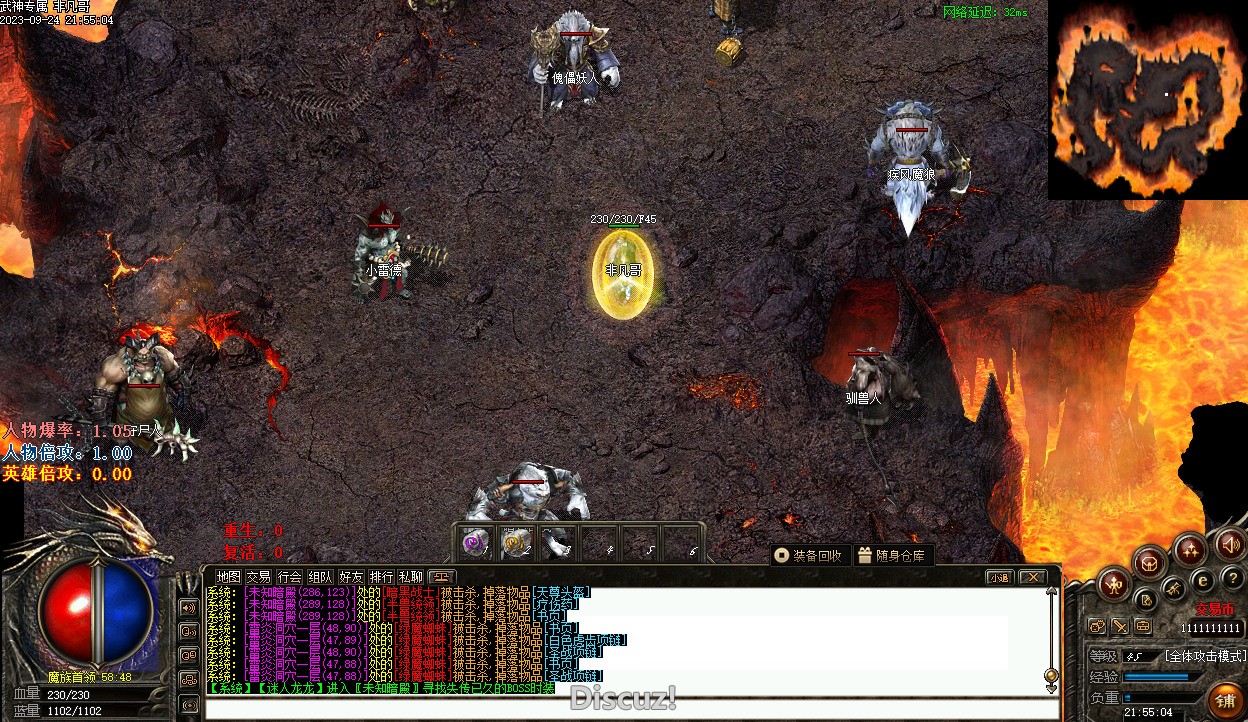The height and width of the screenshot is (722, 1248).
Task: Open the character panel warrior icon
Action: click(x=1115, y=582)
